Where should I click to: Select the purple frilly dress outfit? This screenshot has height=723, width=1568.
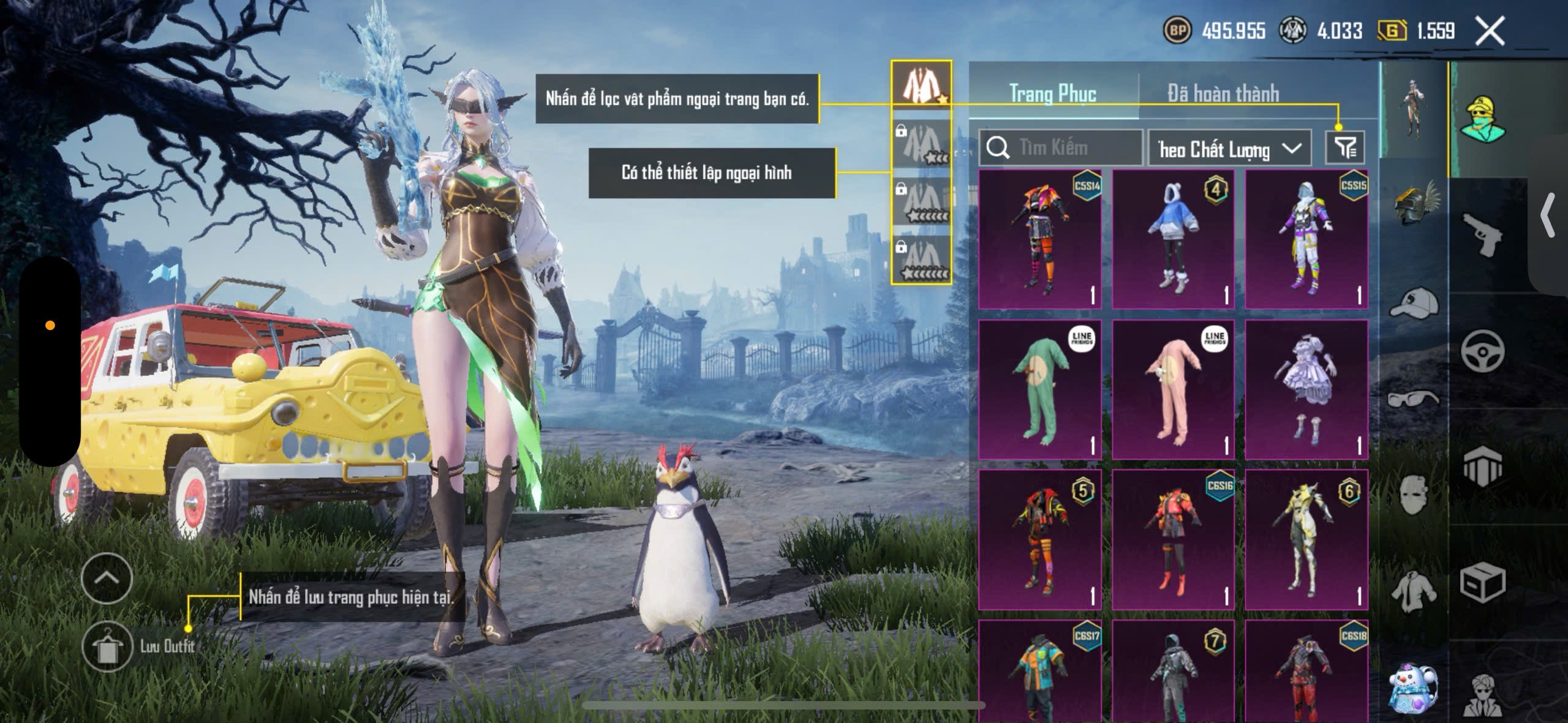pos(1306,389)
